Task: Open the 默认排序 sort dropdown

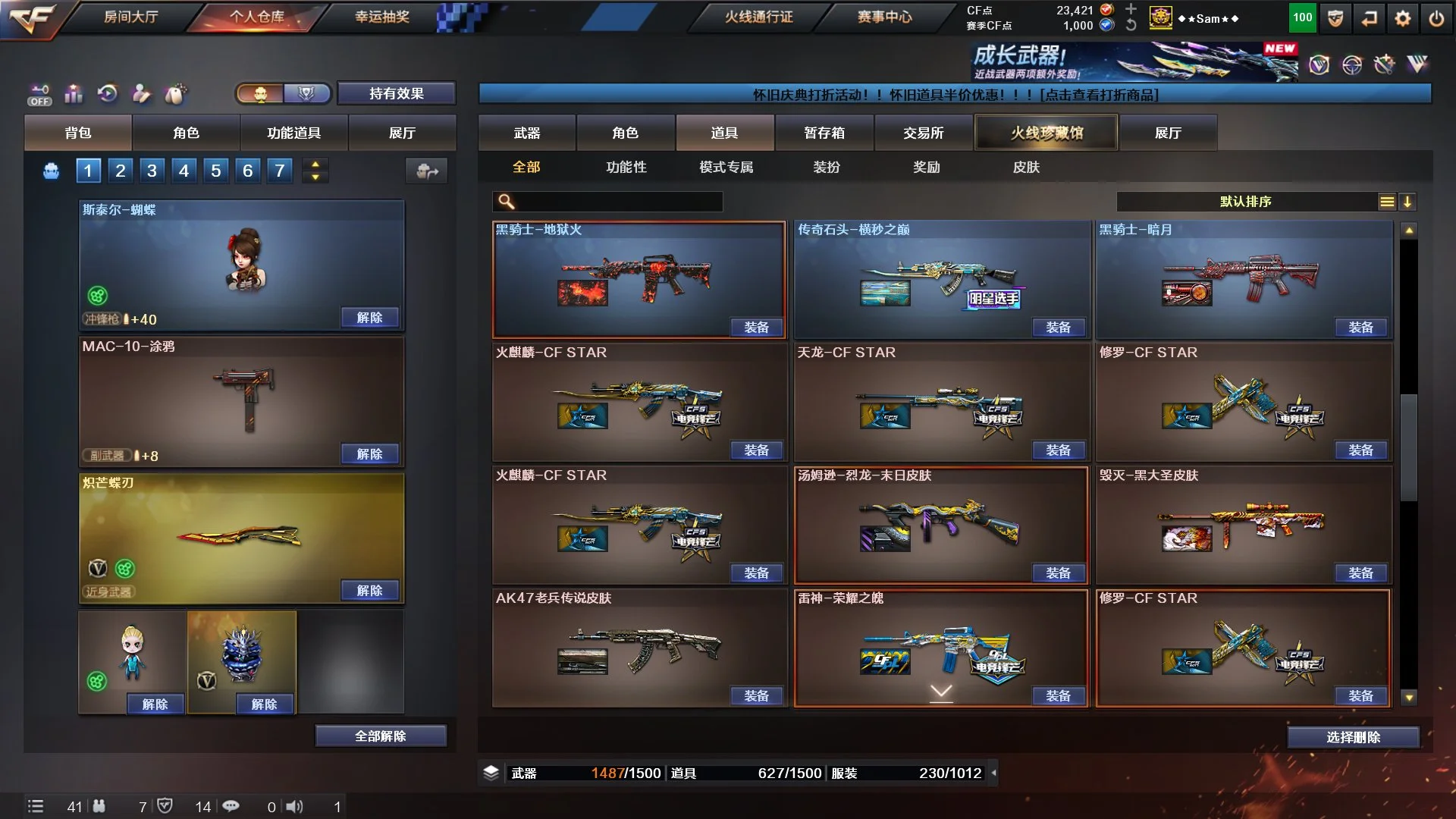Action: click(1246, 202)
